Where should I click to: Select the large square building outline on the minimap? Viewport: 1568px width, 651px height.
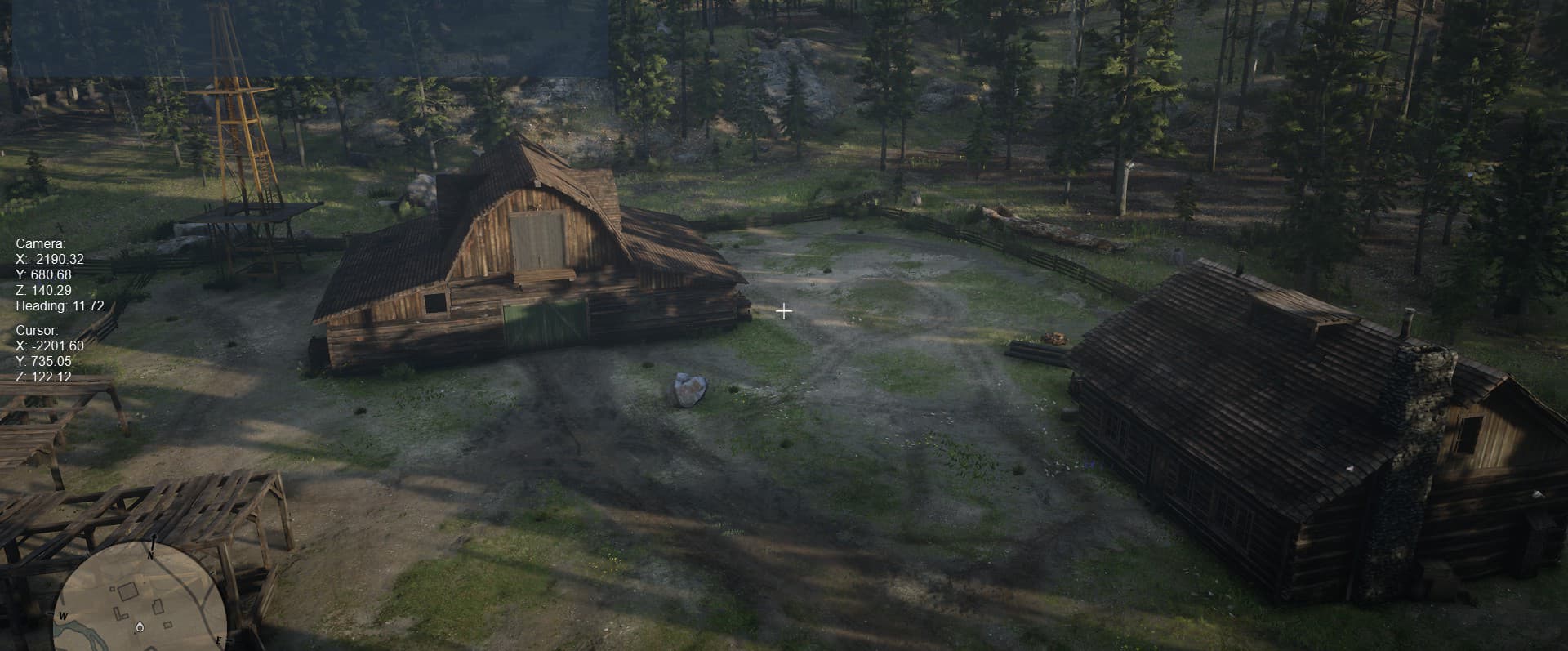pos(128,591)
